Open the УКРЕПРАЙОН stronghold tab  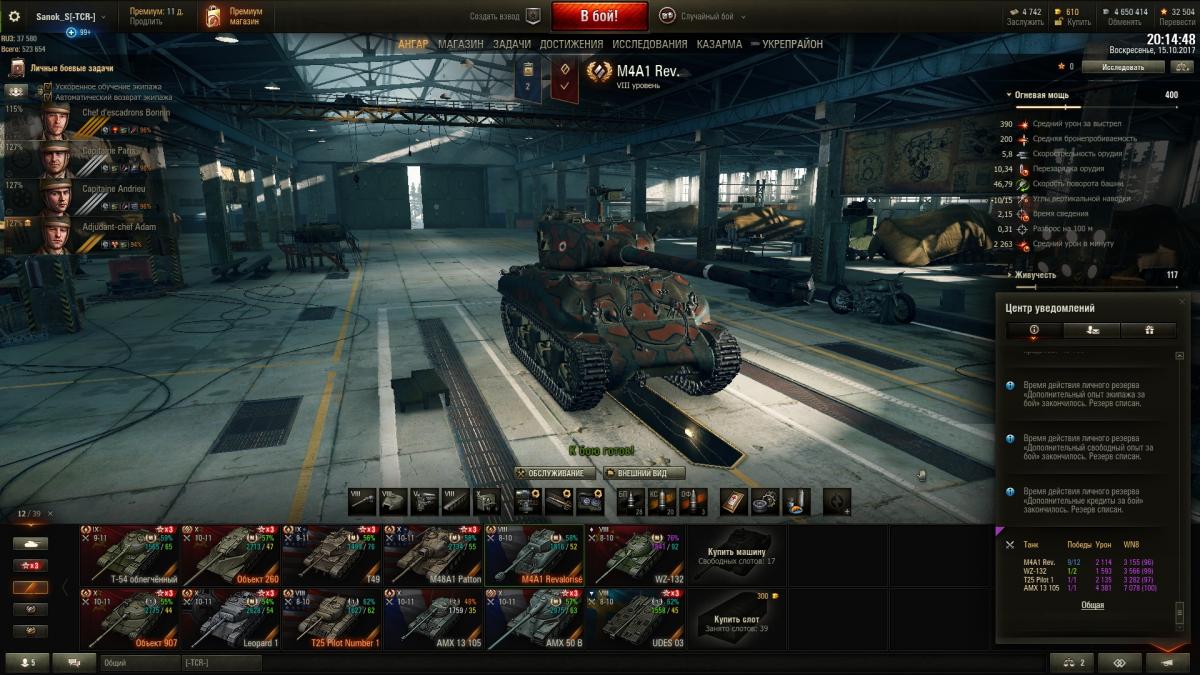click(x=792, y=44)
